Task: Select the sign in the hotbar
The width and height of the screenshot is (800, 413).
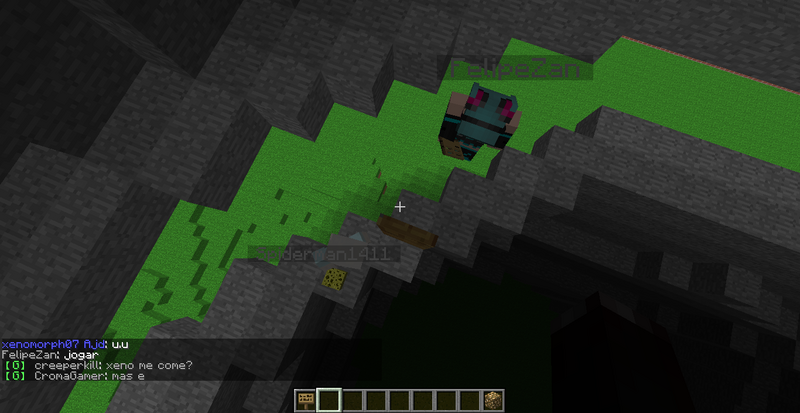Action: pos(305,401)
